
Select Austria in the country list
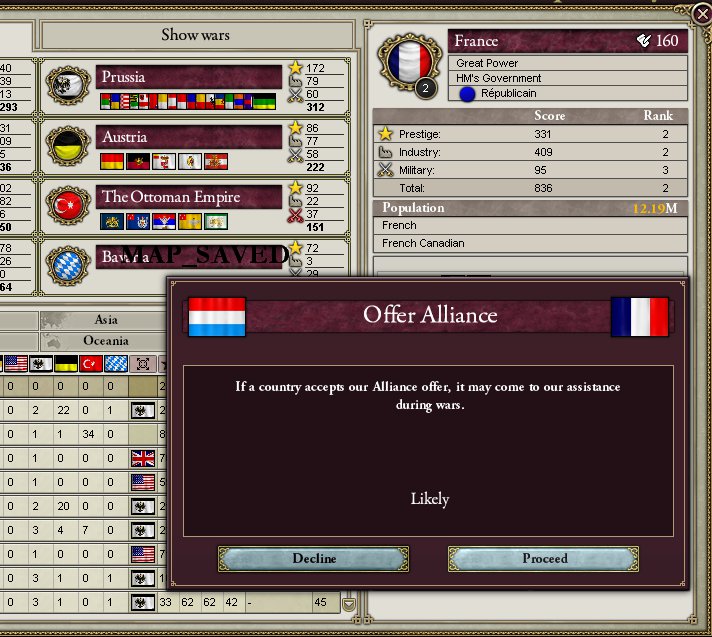point(190,137)
